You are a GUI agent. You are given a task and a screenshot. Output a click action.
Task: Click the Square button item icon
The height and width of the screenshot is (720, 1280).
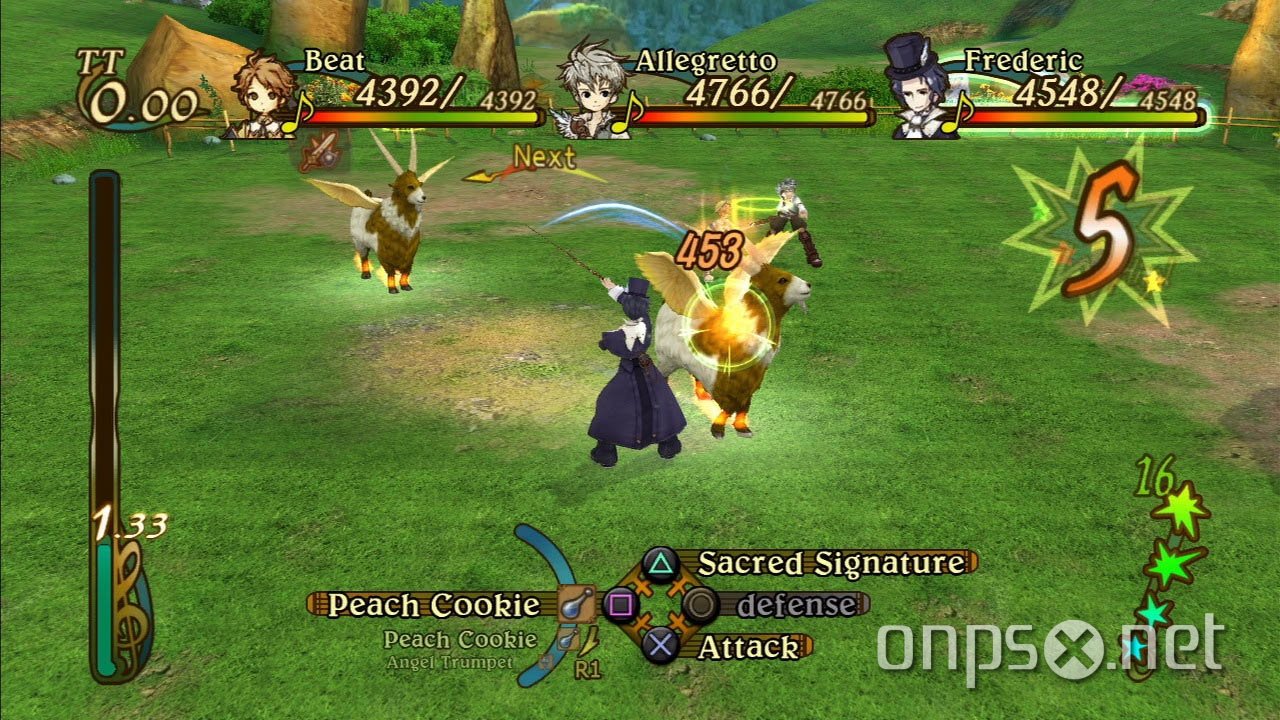(622, 604)
